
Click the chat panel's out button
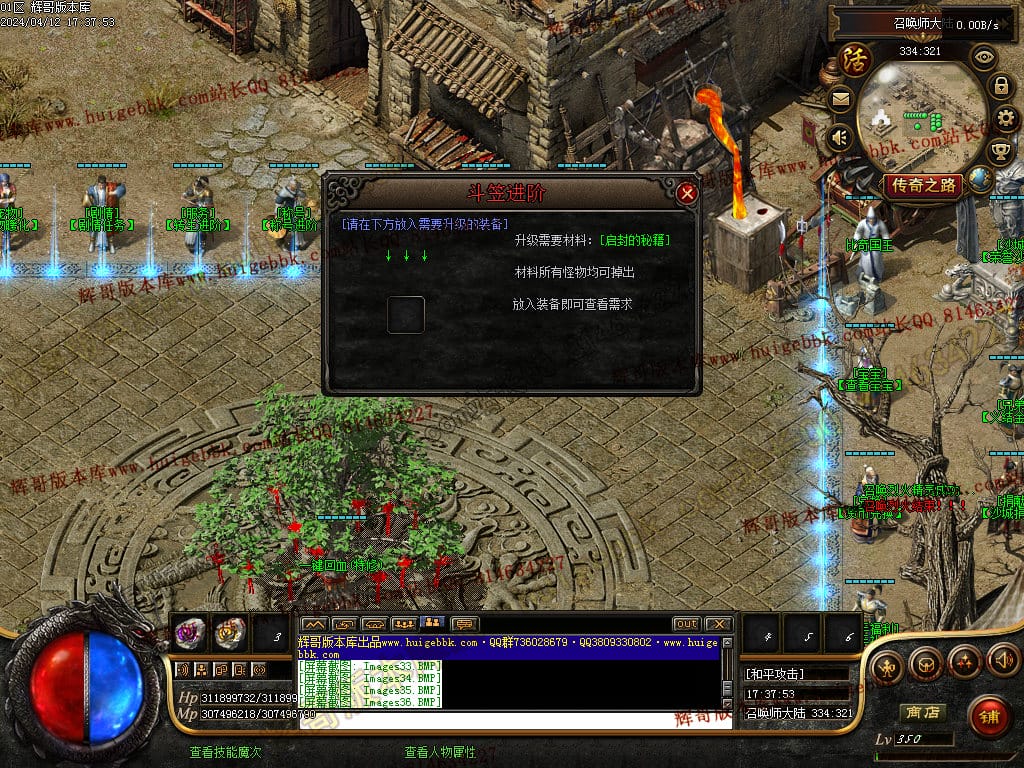686,624
